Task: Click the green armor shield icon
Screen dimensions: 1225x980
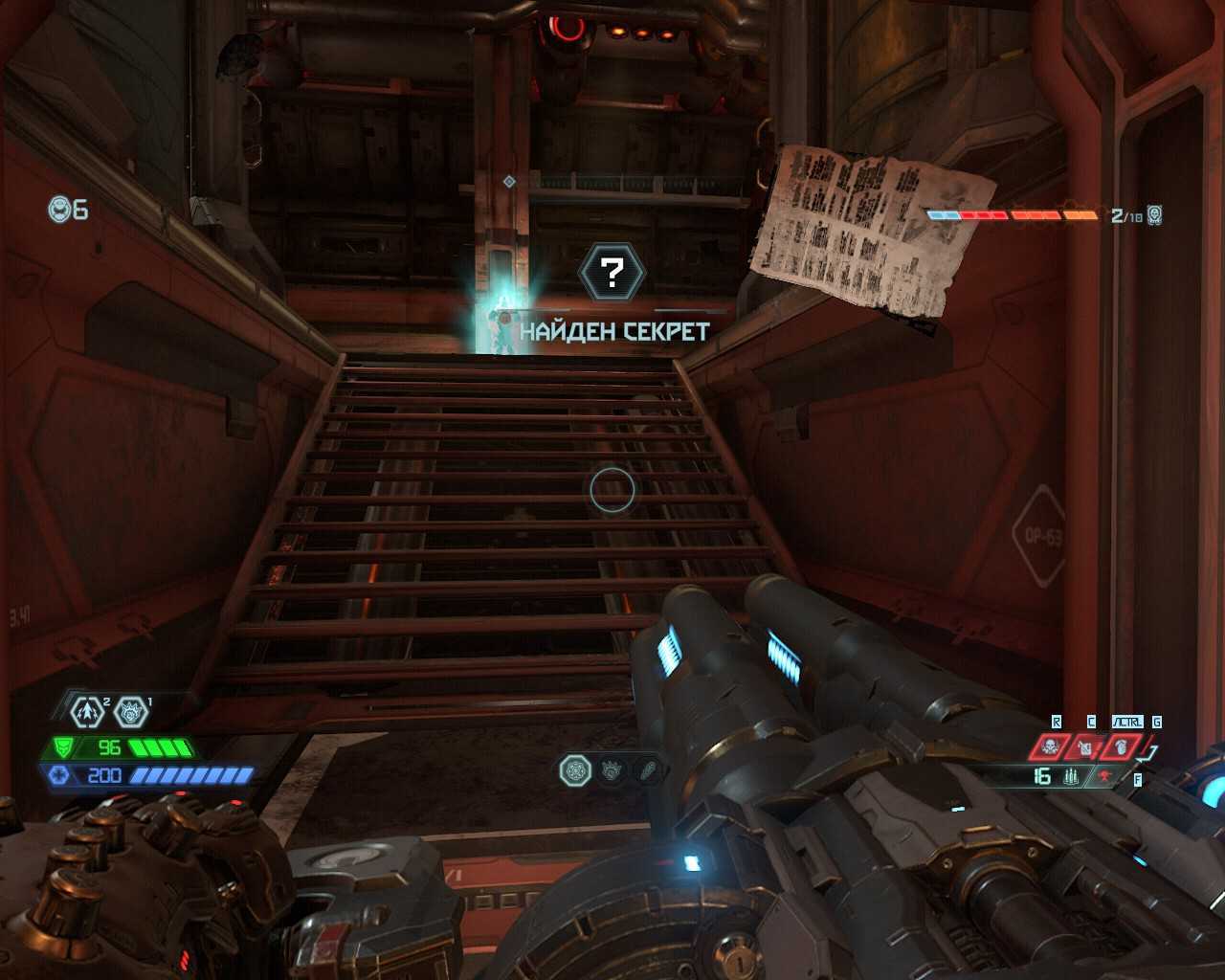Action: coord(63,747)
